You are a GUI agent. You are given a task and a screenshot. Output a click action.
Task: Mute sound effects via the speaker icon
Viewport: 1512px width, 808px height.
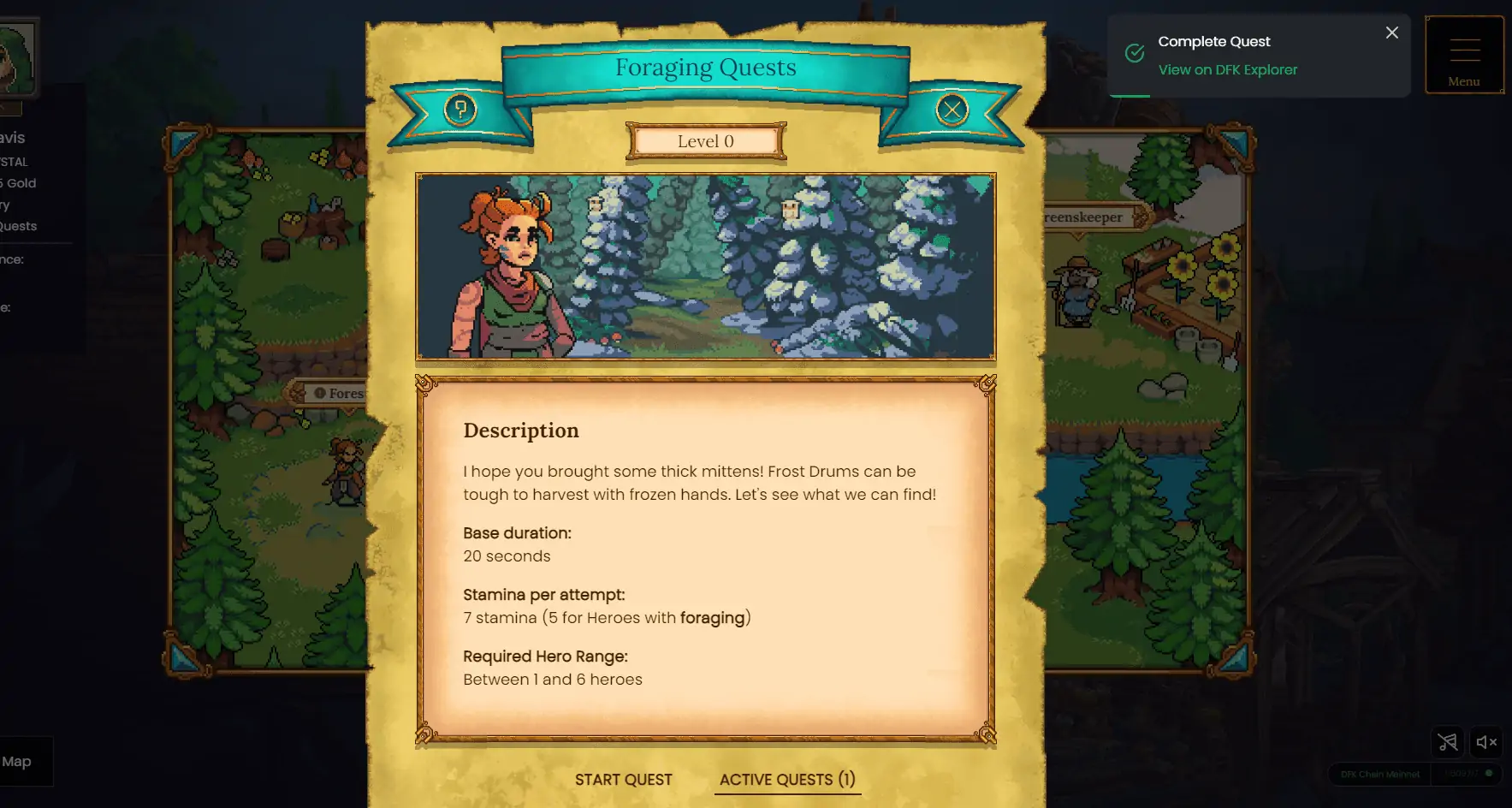coord(1486,743)
